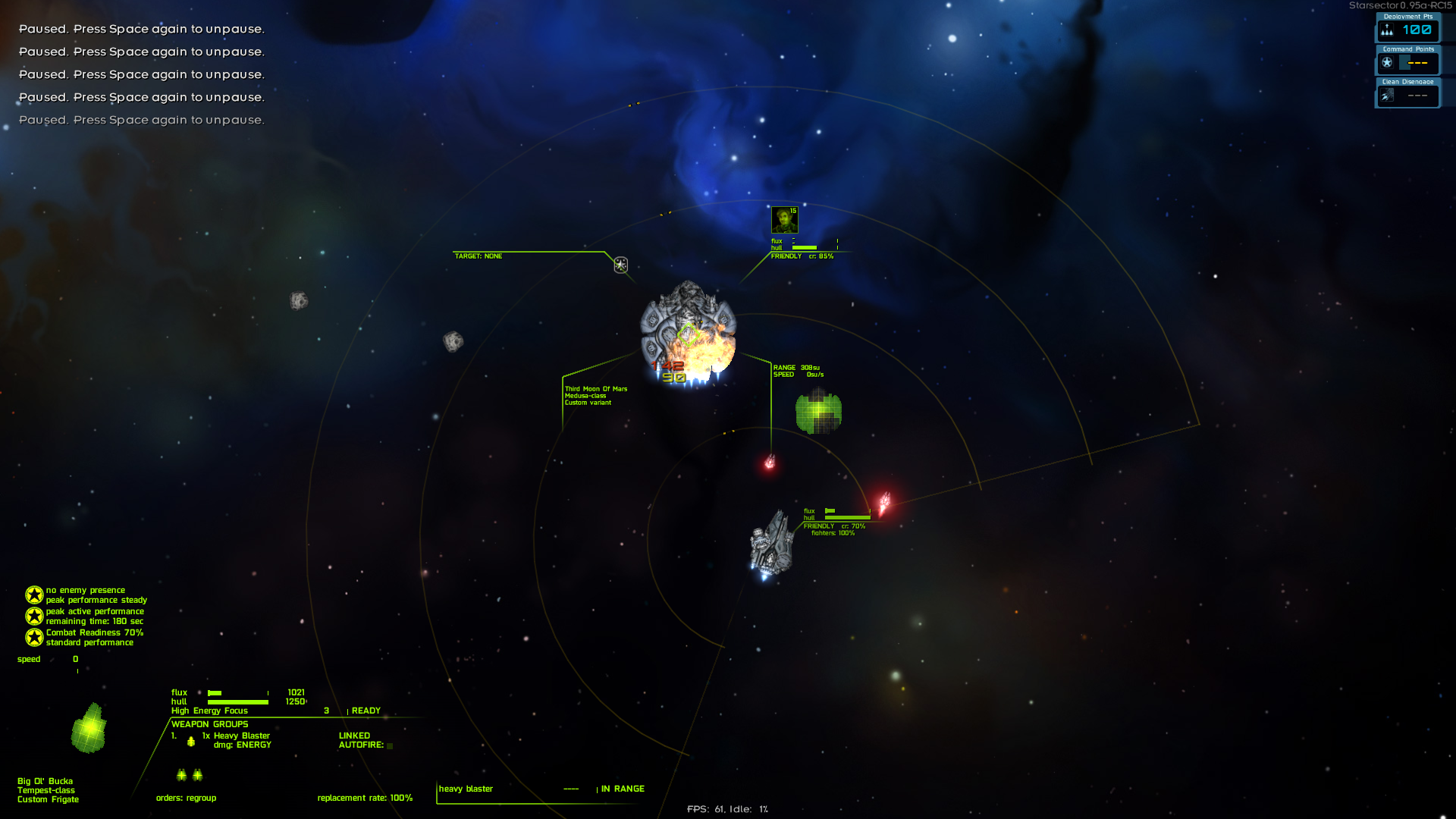Click the fighter drone wing icons
Screen dimensions: 1456x819
tap(190, 774)
